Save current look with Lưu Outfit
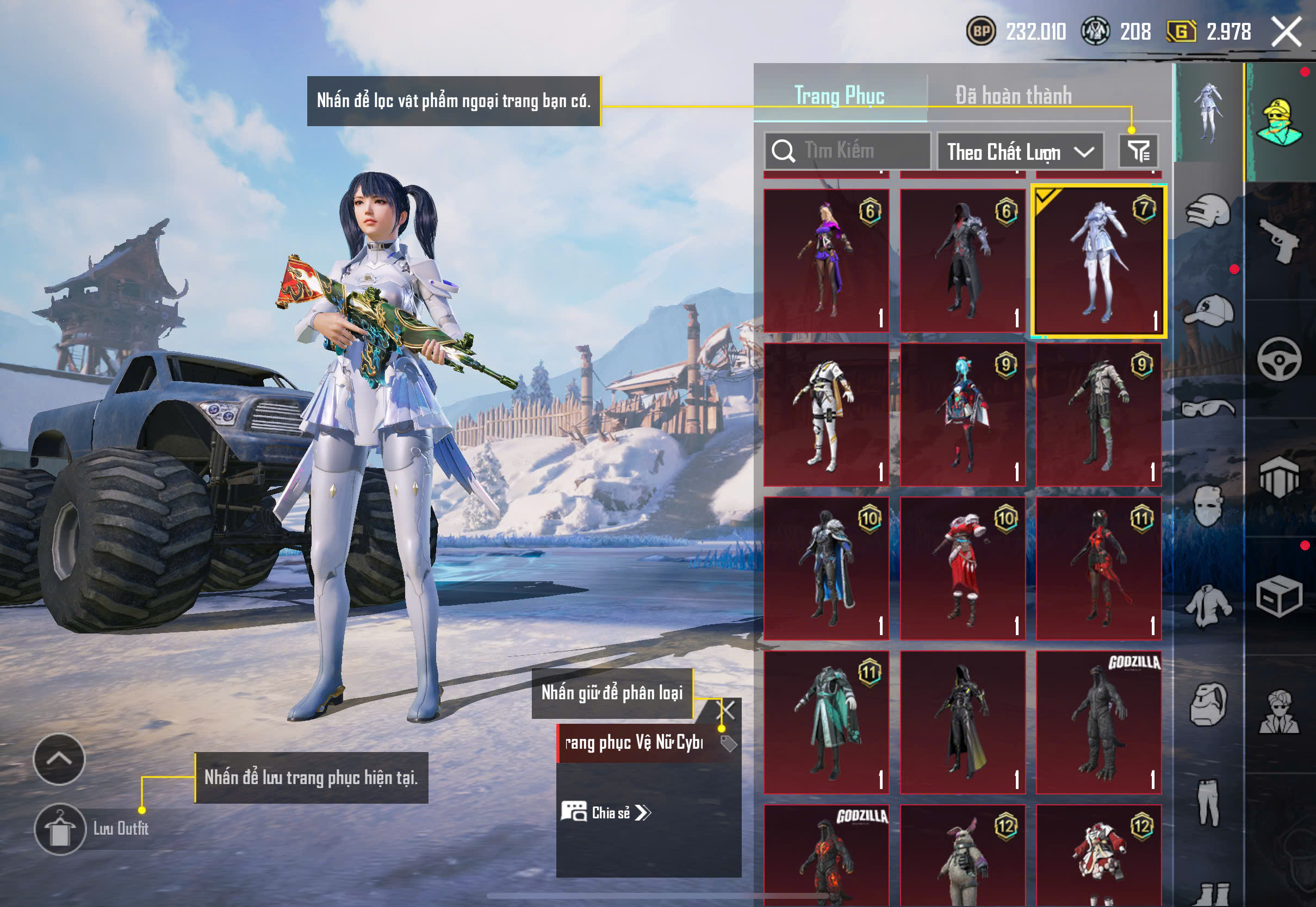The image size is (1316, 907). [x=60, y=829]
